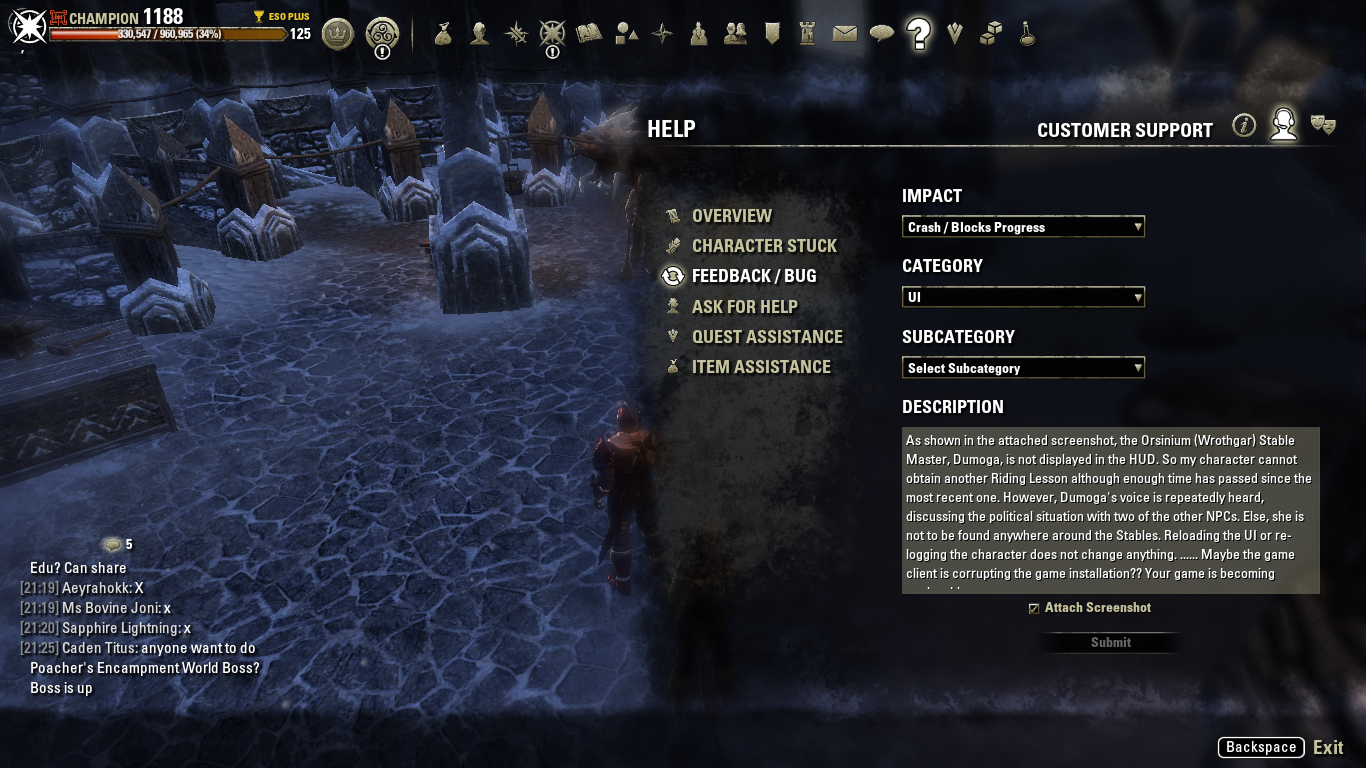Screen dimensions: 1366x768
Task: Select Quest Assistance in the help menu
Action: pos(766,337)
